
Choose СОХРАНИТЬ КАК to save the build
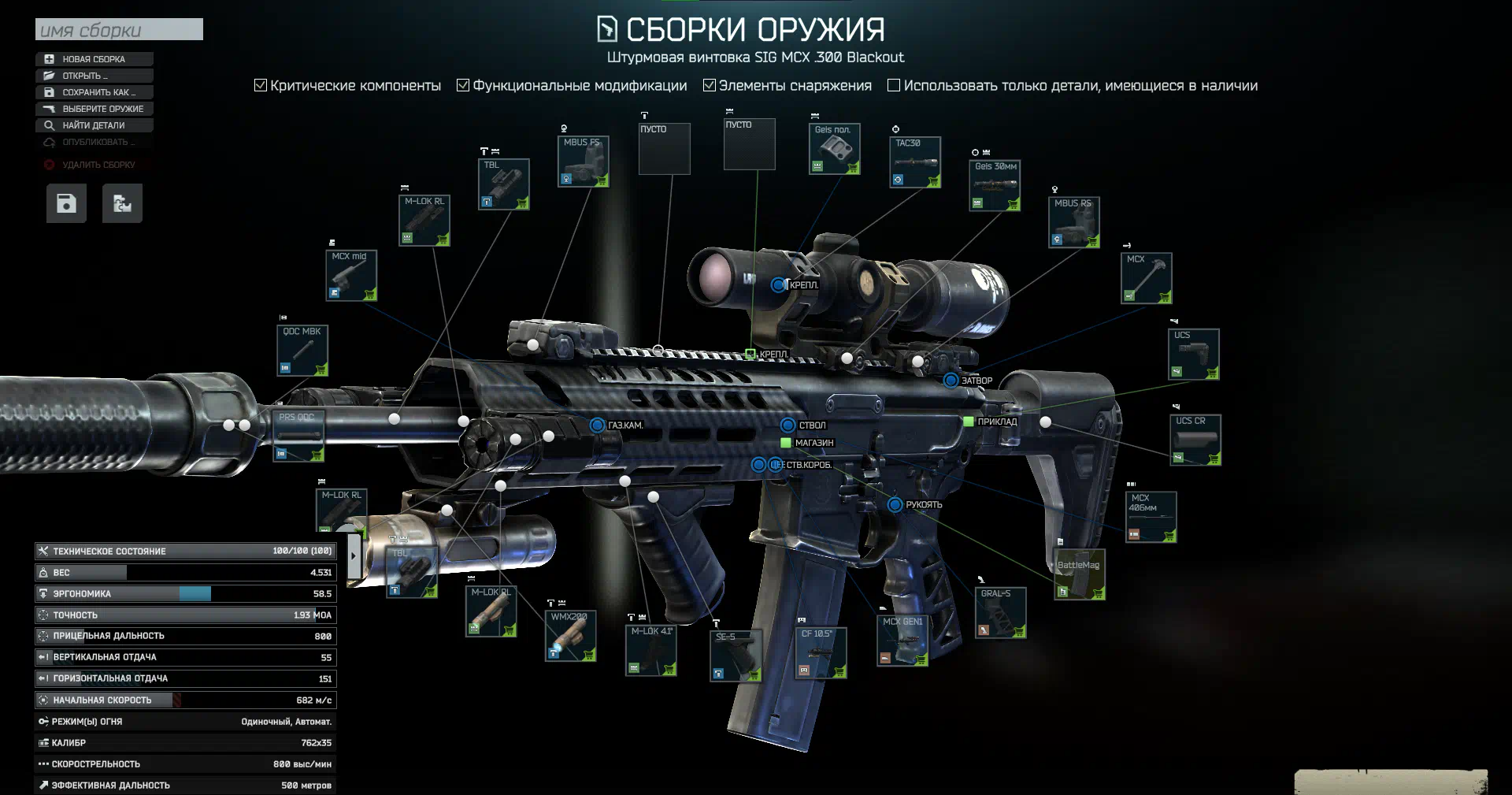pyautogui.click(x=94, y=92)
